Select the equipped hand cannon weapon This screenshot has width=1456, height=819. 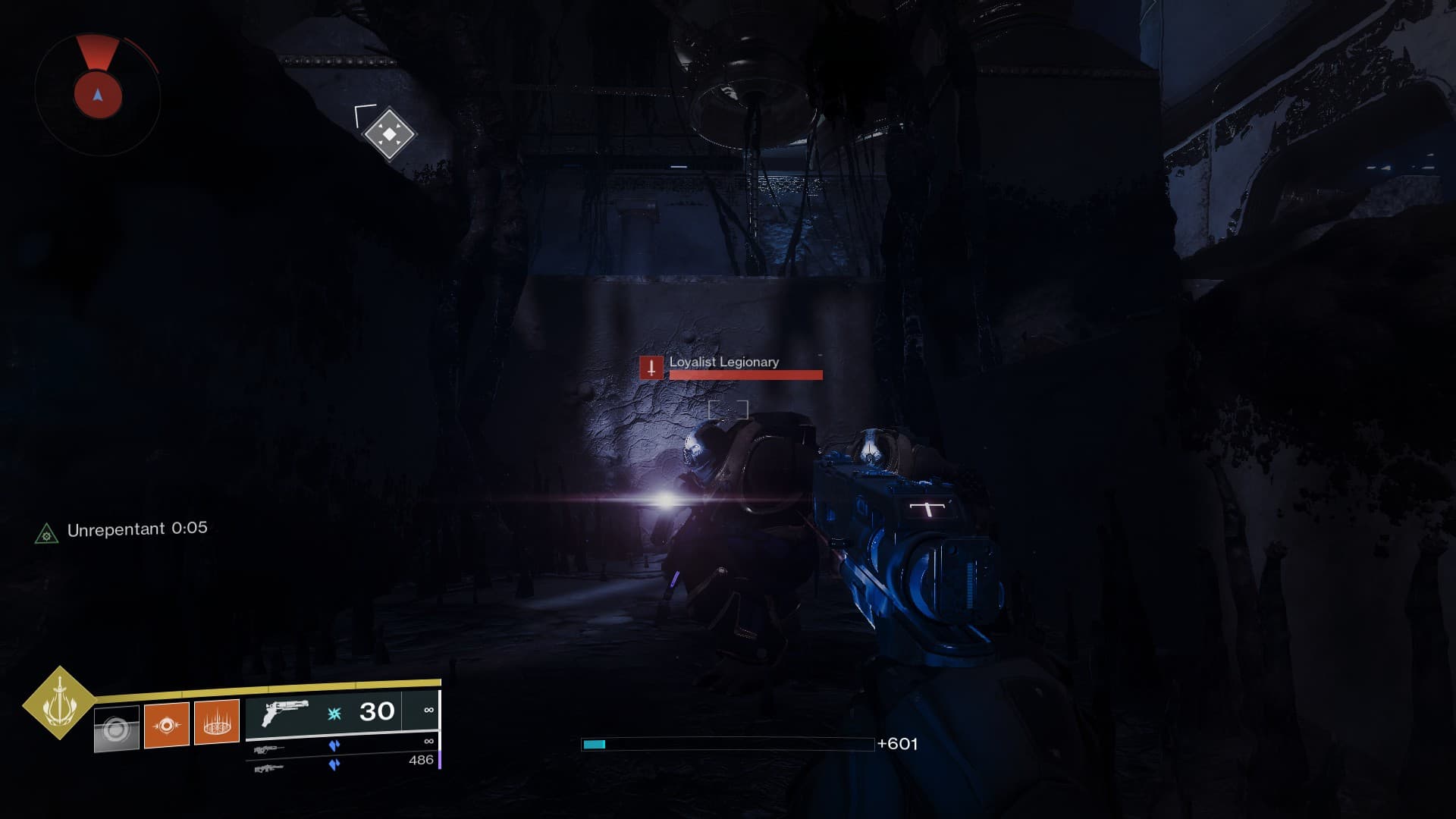click(285, 714)
